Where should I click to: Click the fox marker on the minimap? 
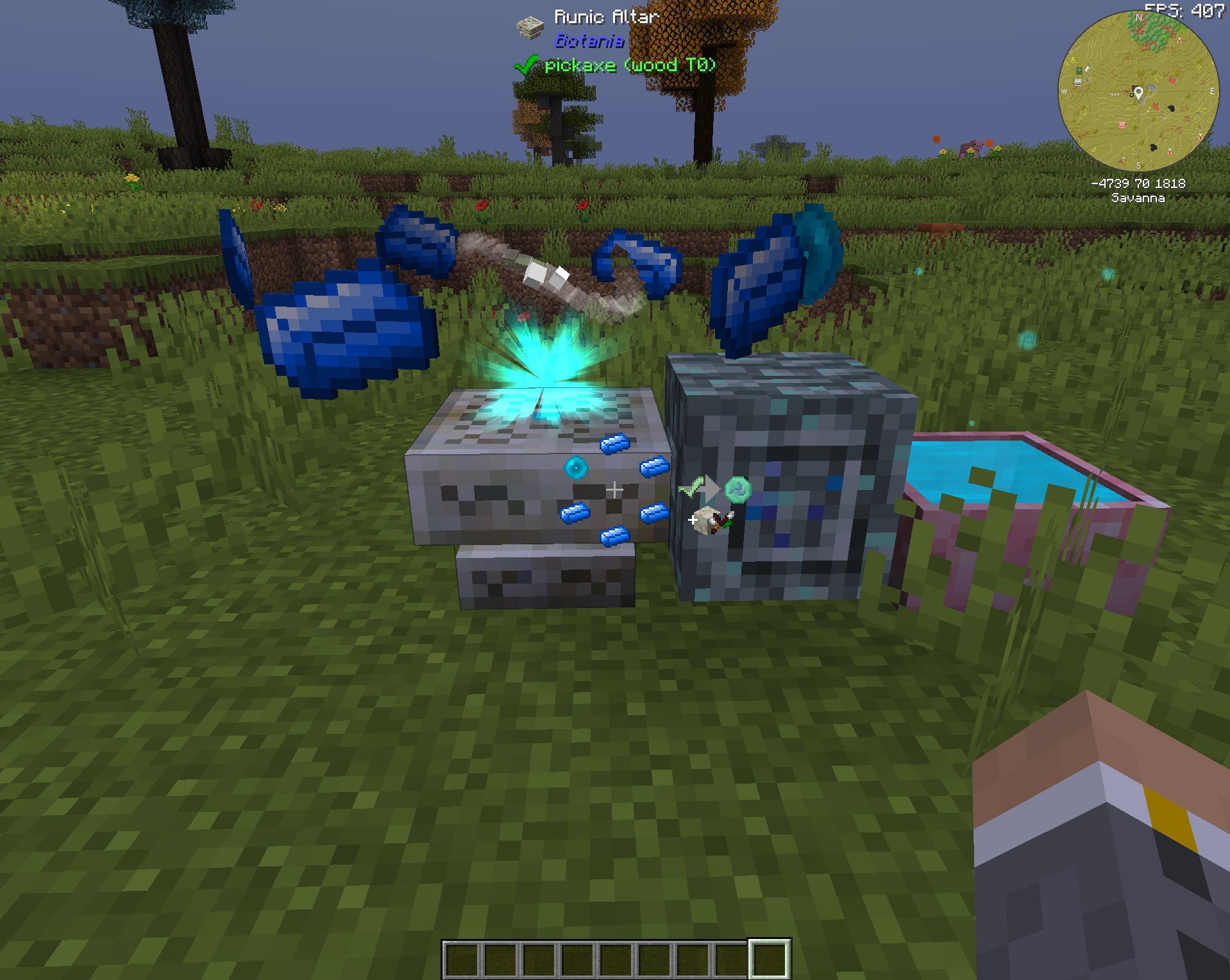point(1173,80)
